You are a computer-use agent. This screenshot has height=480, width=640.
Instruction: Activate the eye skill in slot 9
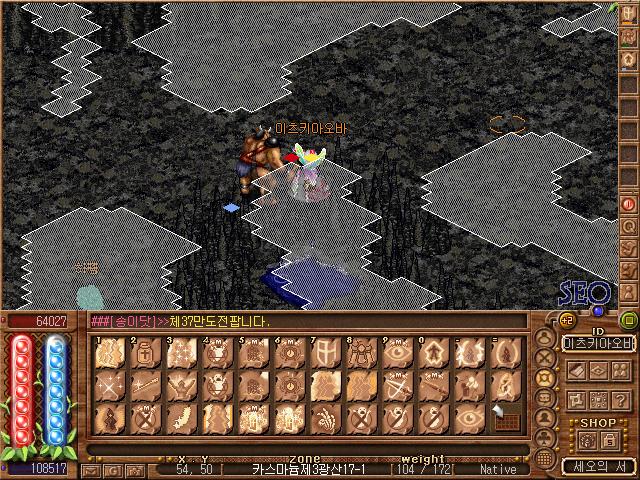[x=398, y=354]
